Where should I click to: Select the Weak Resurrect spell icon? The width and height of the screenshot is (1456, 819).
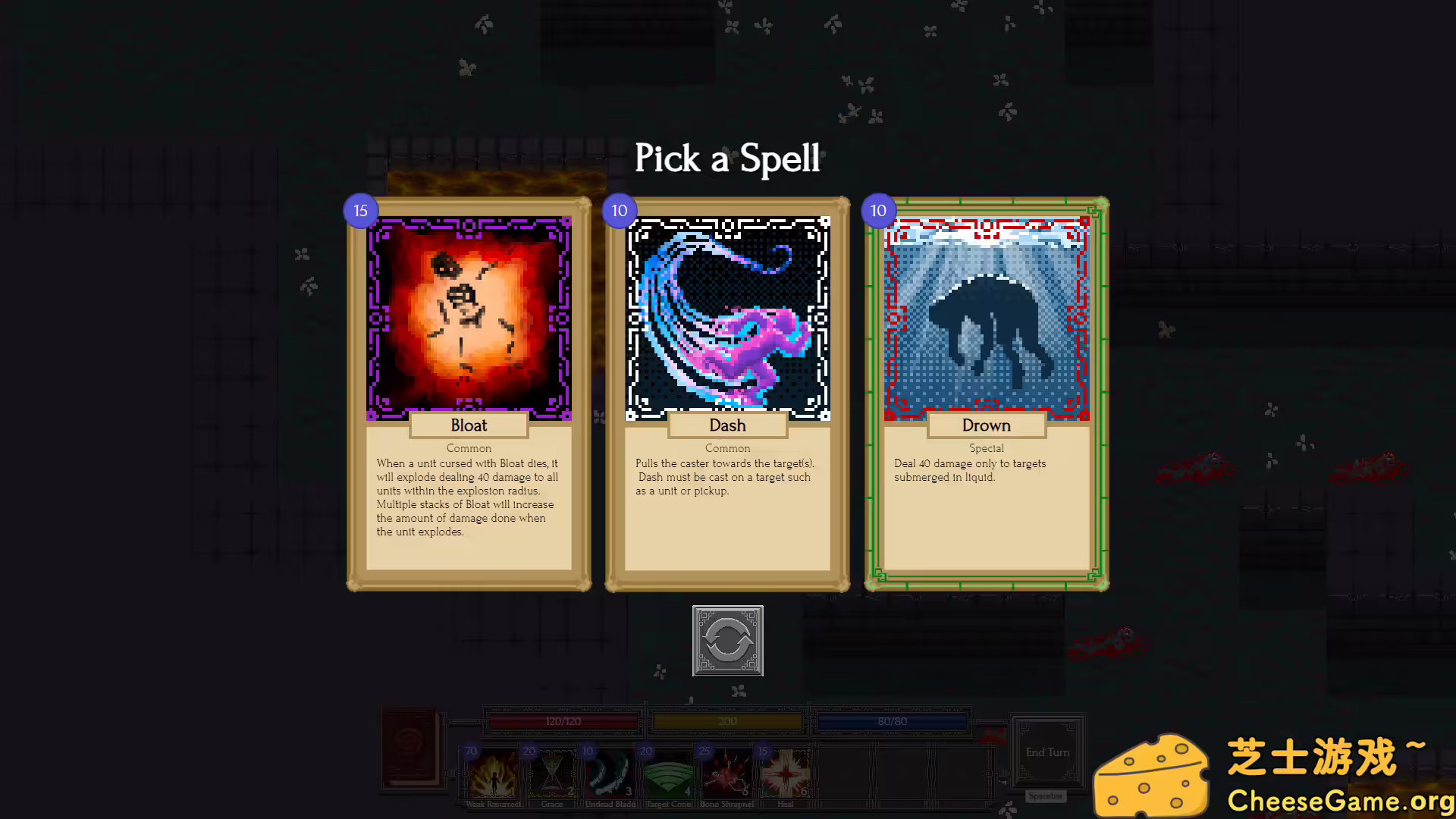pos(494,773)
